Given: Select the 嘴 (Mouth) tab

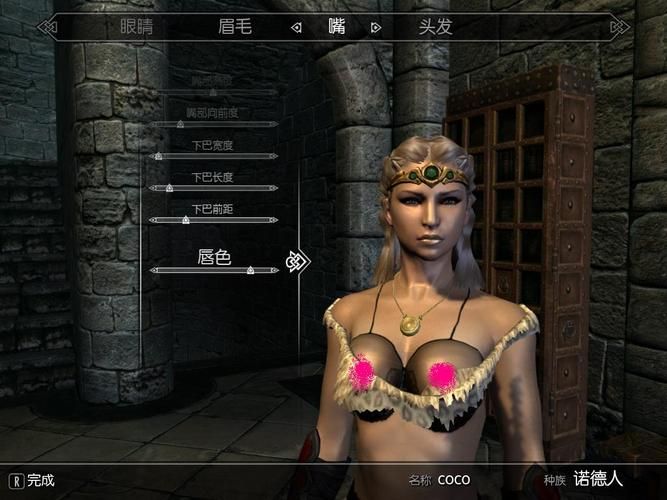Looking at the screenshot, I should (336, 27).
